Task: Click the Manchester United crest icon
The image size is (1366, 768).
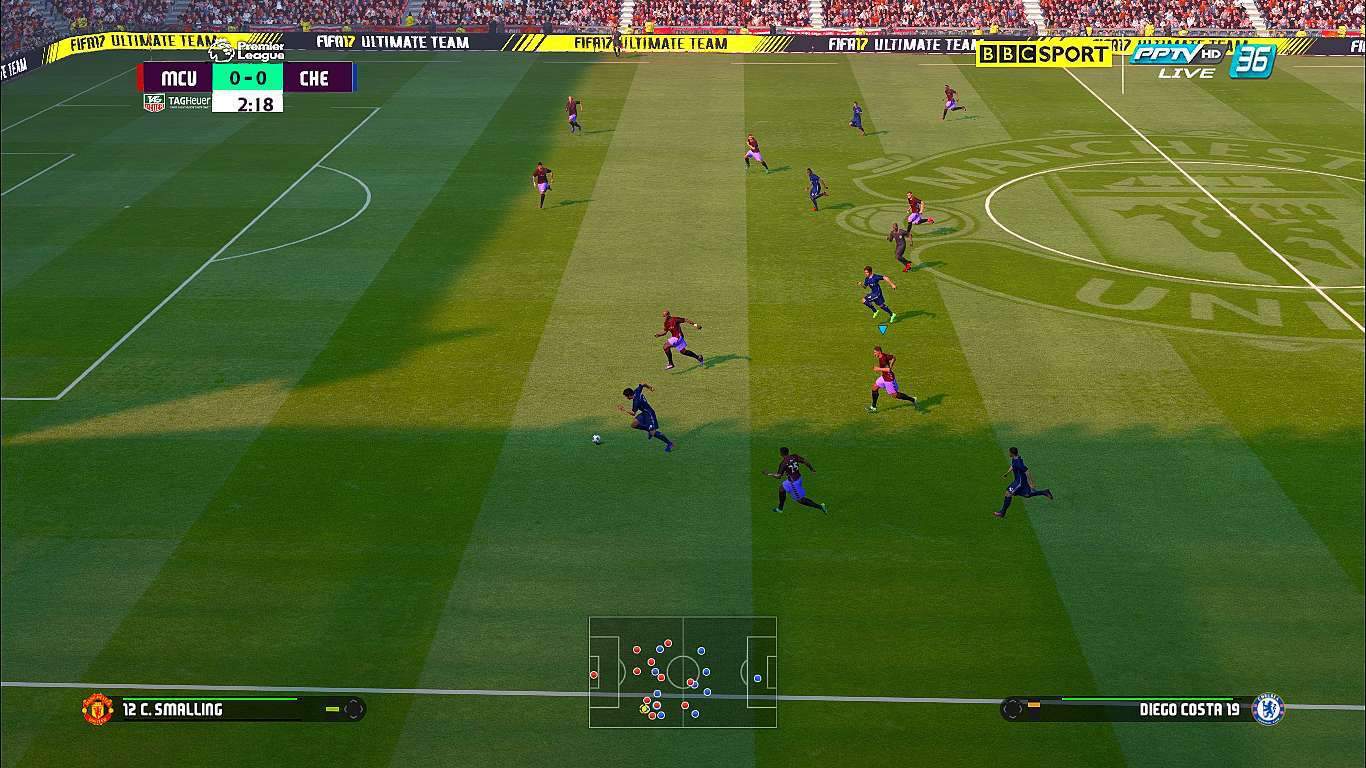Action: [97, 709]
